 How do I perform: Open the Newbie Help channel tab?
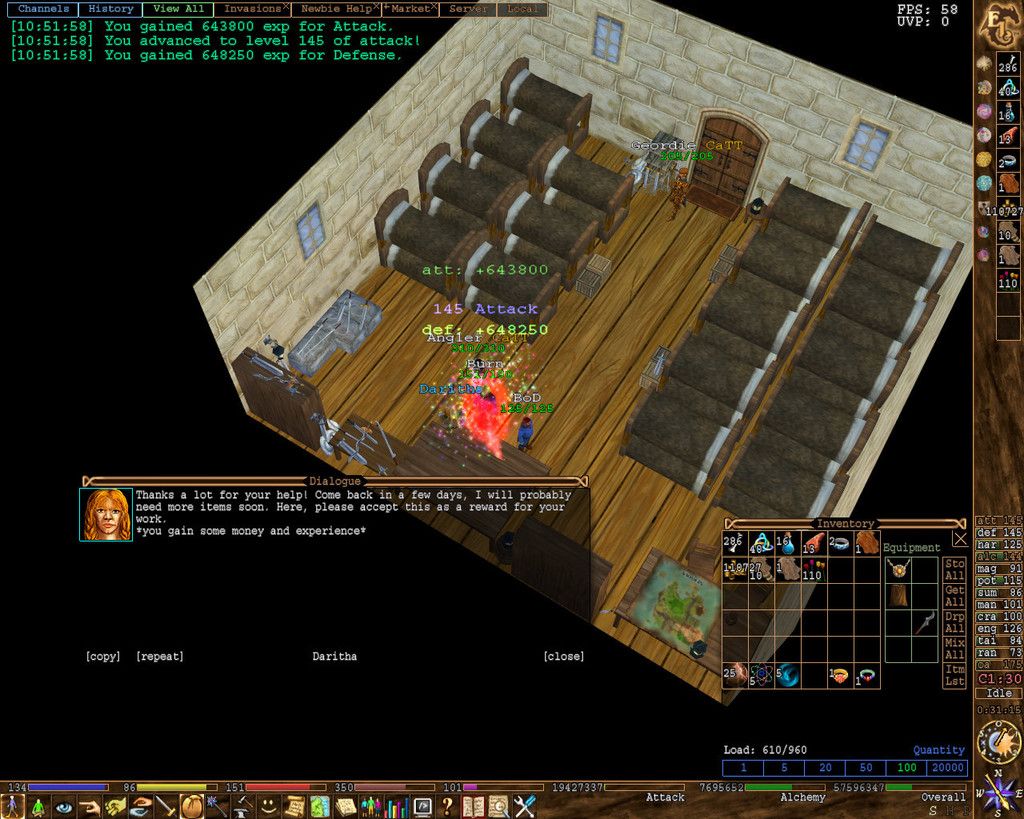[334, 9]
